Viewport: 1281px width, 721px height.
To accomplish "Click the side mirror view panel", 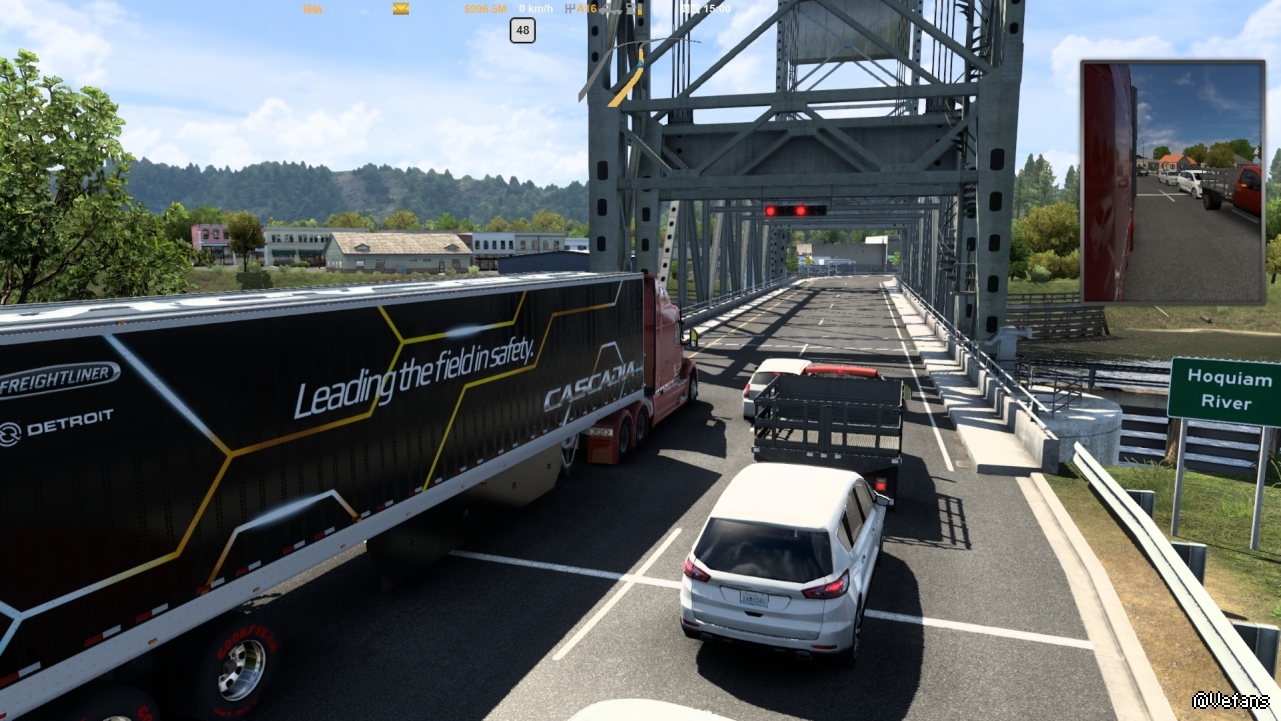I will click(x=1172, y=181).
